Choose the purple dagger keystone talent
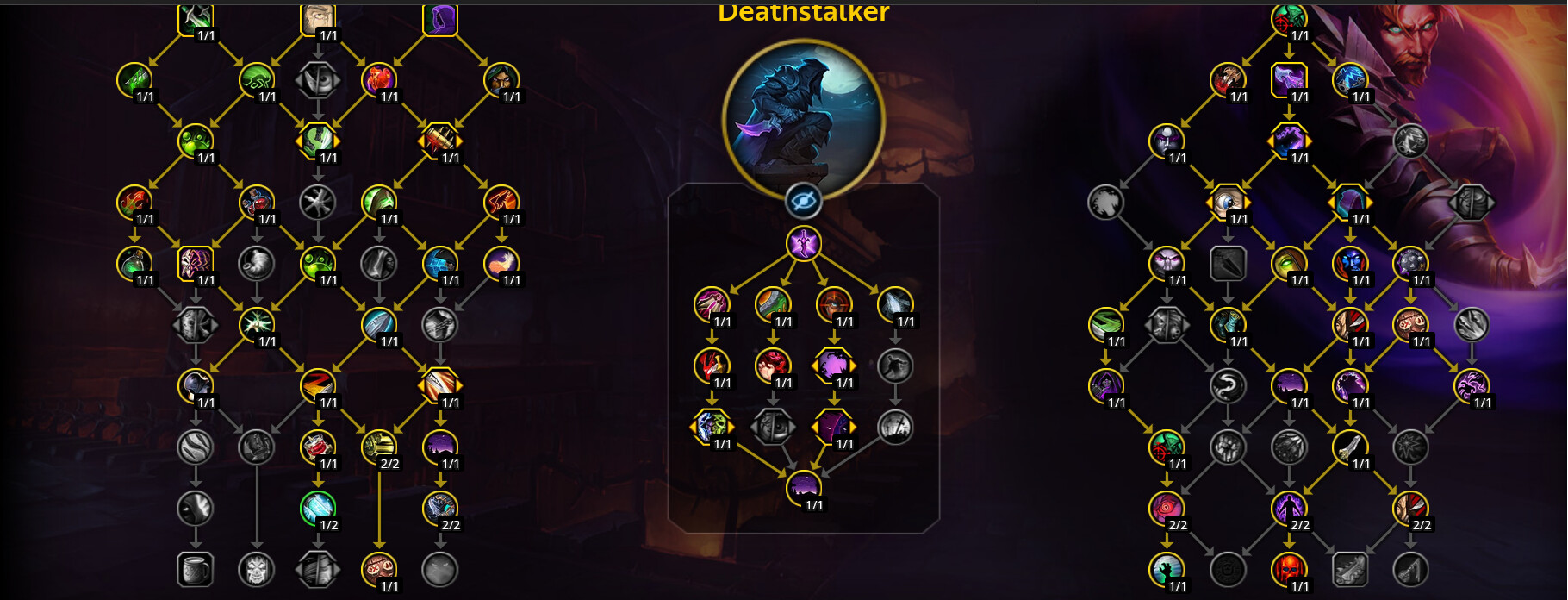The image size is (1568, 600). (803, 243)
